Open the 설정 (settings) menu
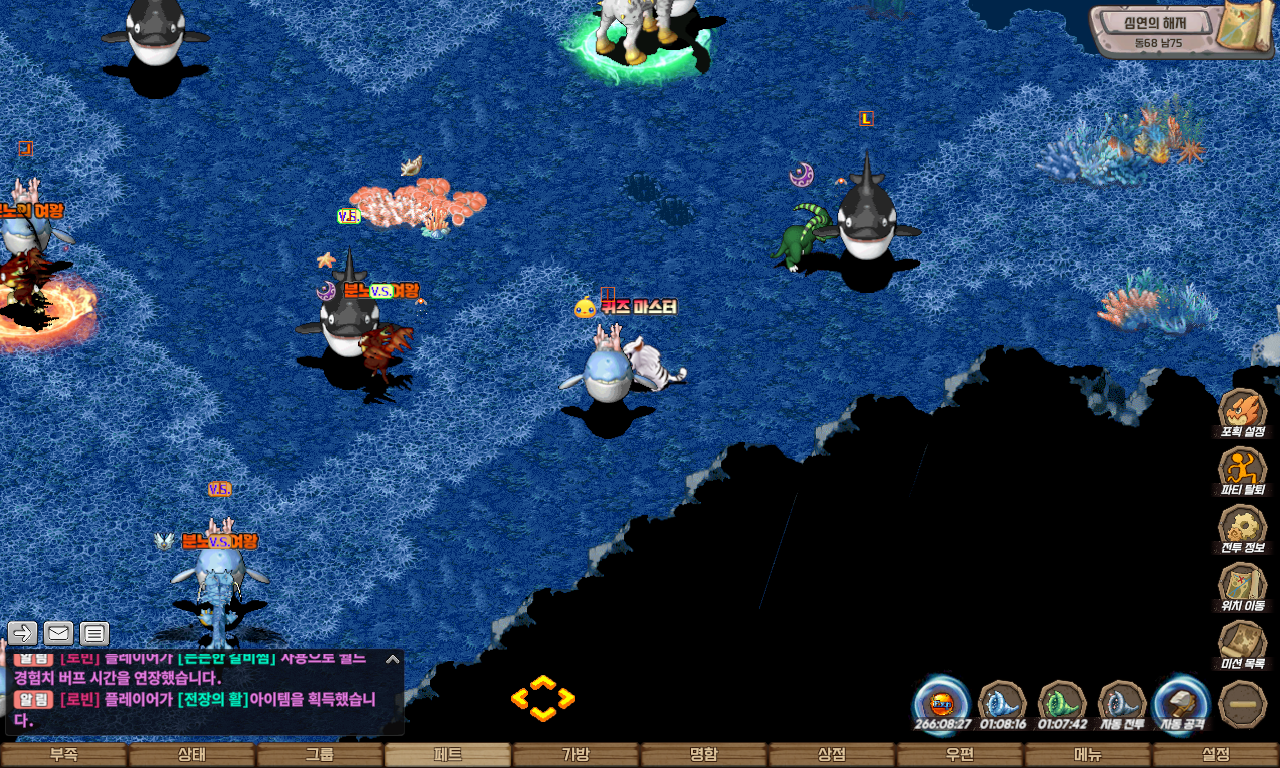Viewport: 1280px width, 768px height. point(1216,755)
